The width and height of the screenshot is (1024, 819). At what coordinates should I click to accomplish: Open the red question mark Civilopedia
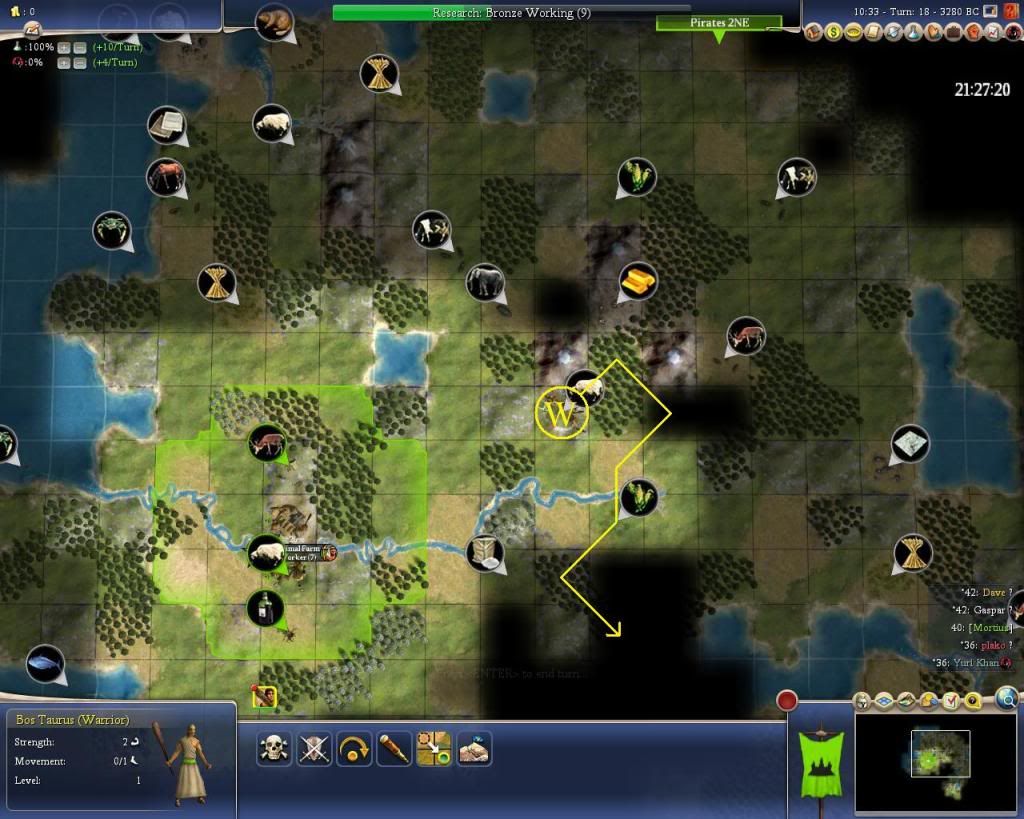coord(1011,33)
